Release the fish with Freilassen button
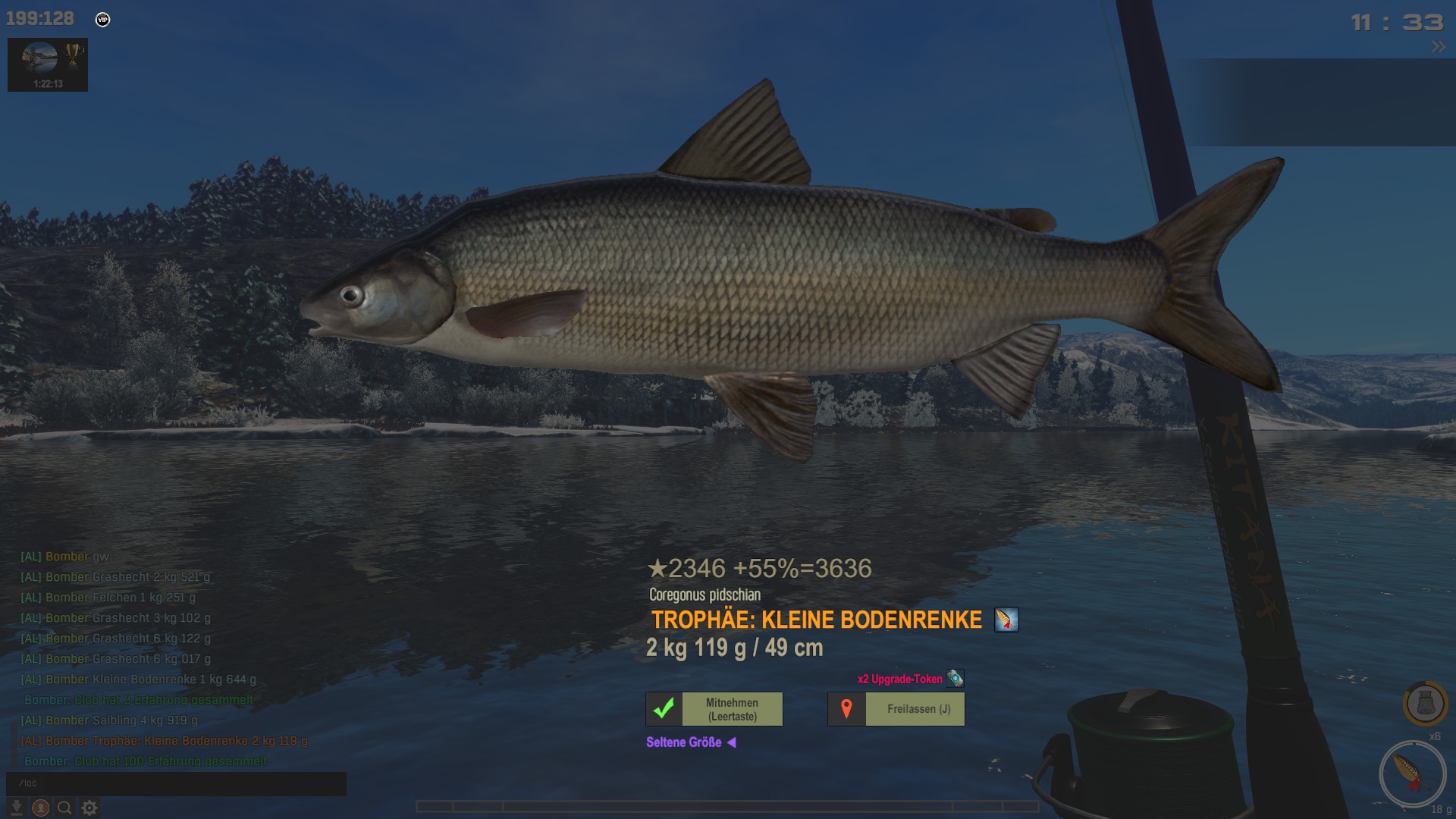The height and width of the screenshot is (819, 1456). coord(896,709)
